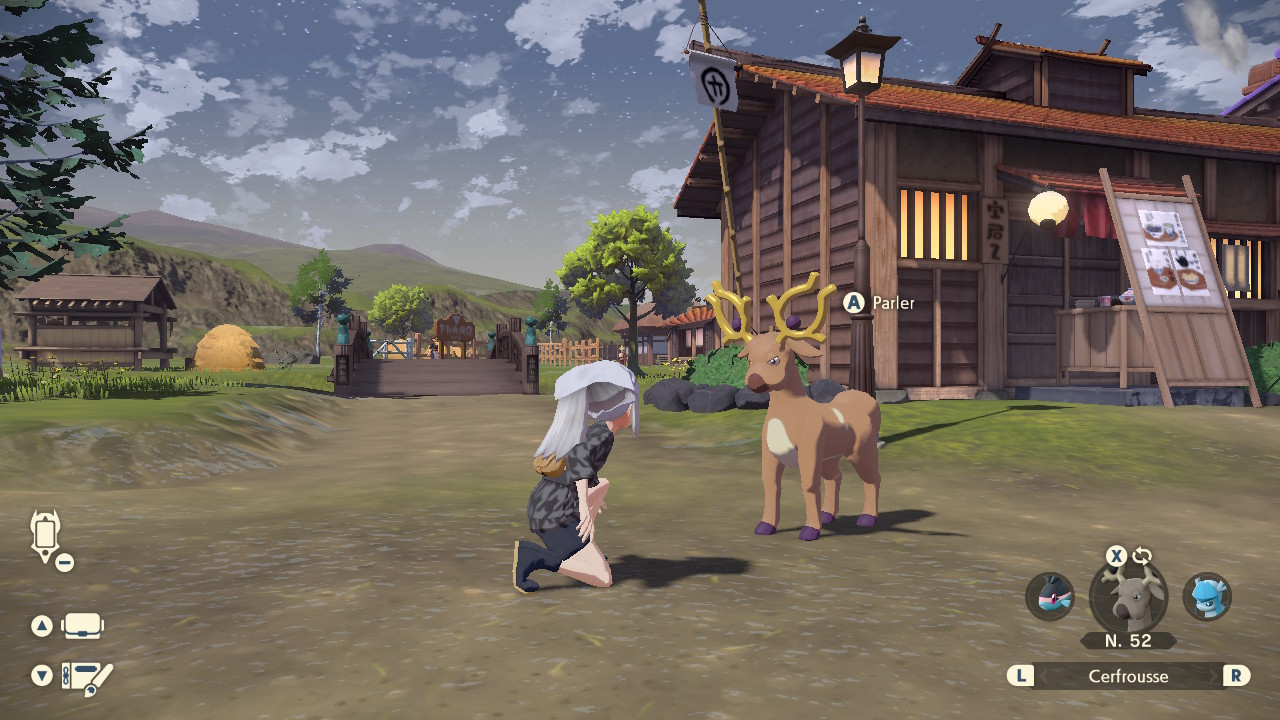Open the satchel bag icon

click(x=83, y=626)
